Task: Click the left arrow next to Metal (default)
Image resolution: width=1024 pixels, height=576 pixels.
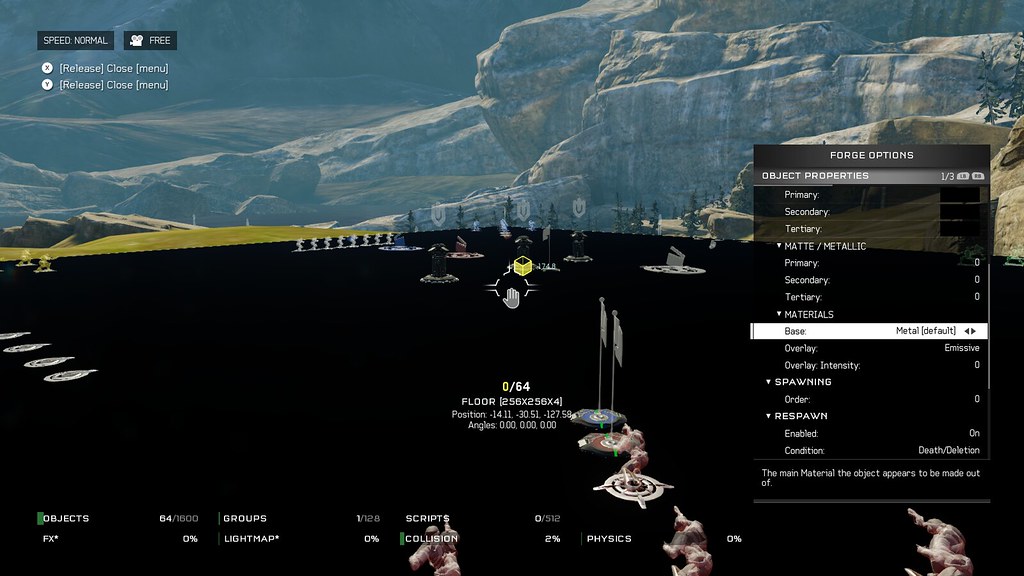Action: [x=966, y=331]
